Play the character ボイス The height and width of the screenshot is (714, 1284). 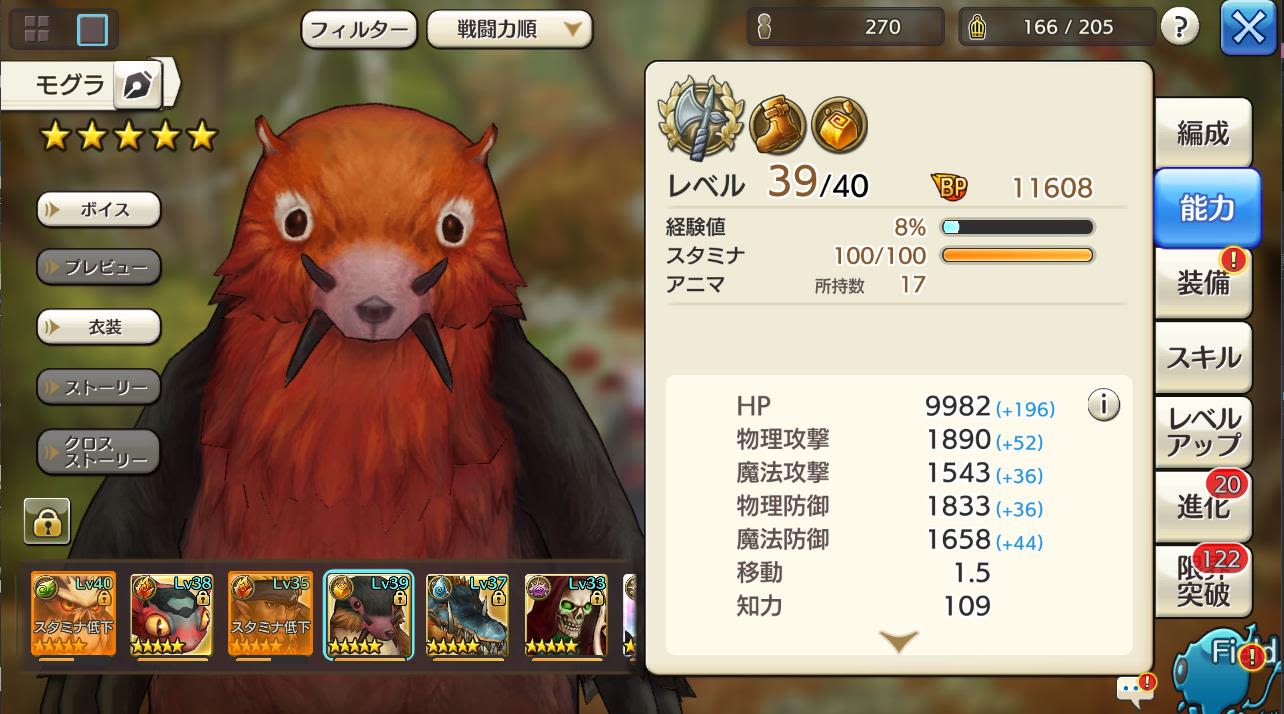[99, 210]
